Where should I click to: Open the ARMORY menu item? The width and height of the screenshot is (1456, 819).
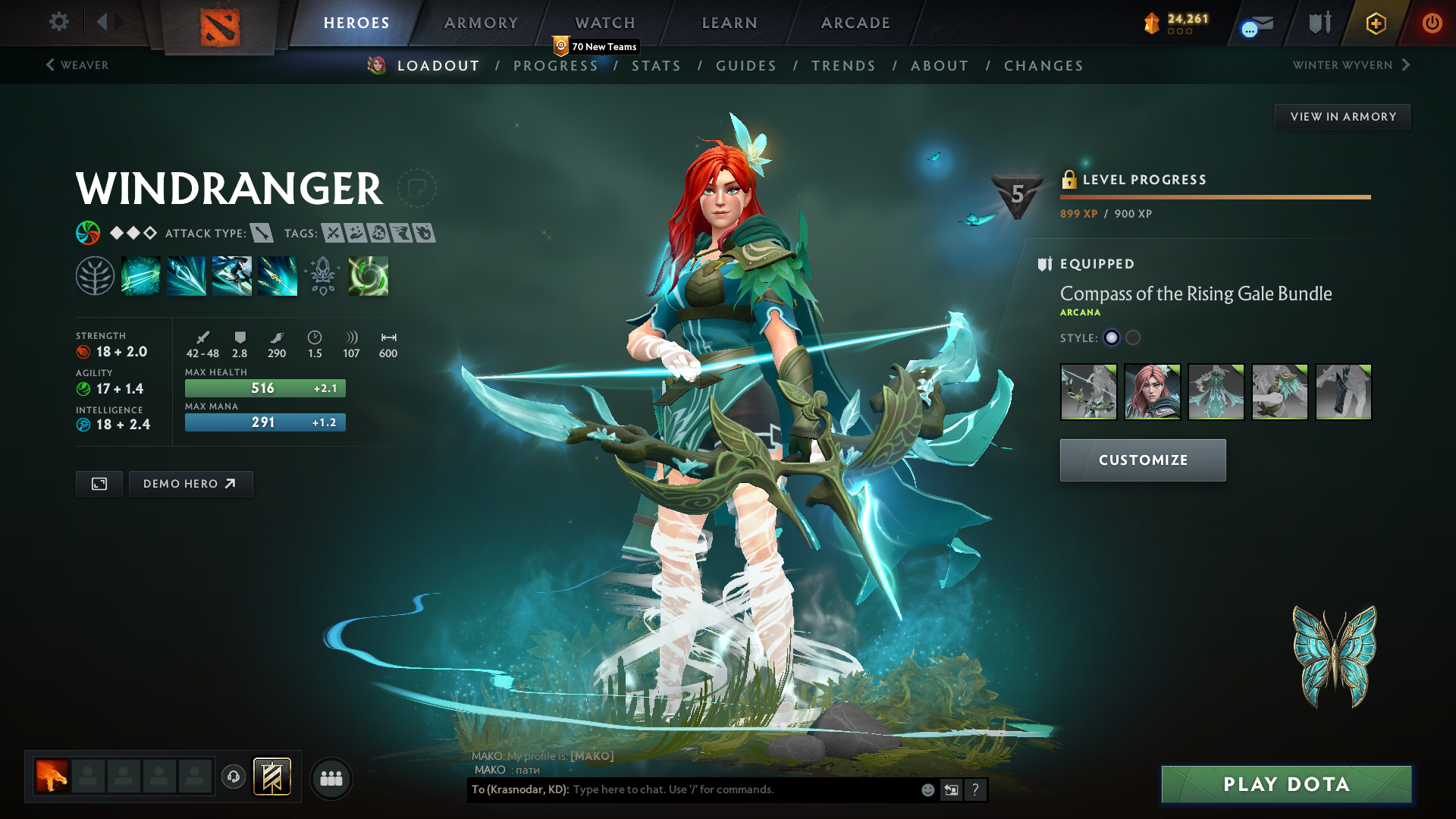click(x=481, y=23)
